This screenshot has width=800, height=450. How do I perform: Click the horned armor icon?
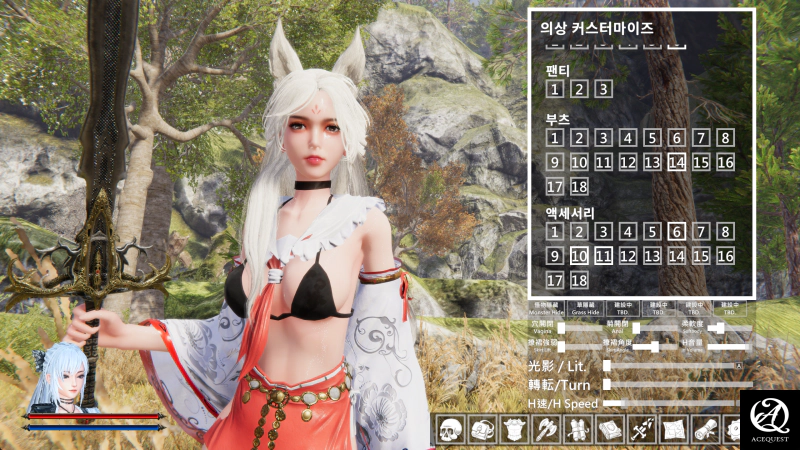514,430
